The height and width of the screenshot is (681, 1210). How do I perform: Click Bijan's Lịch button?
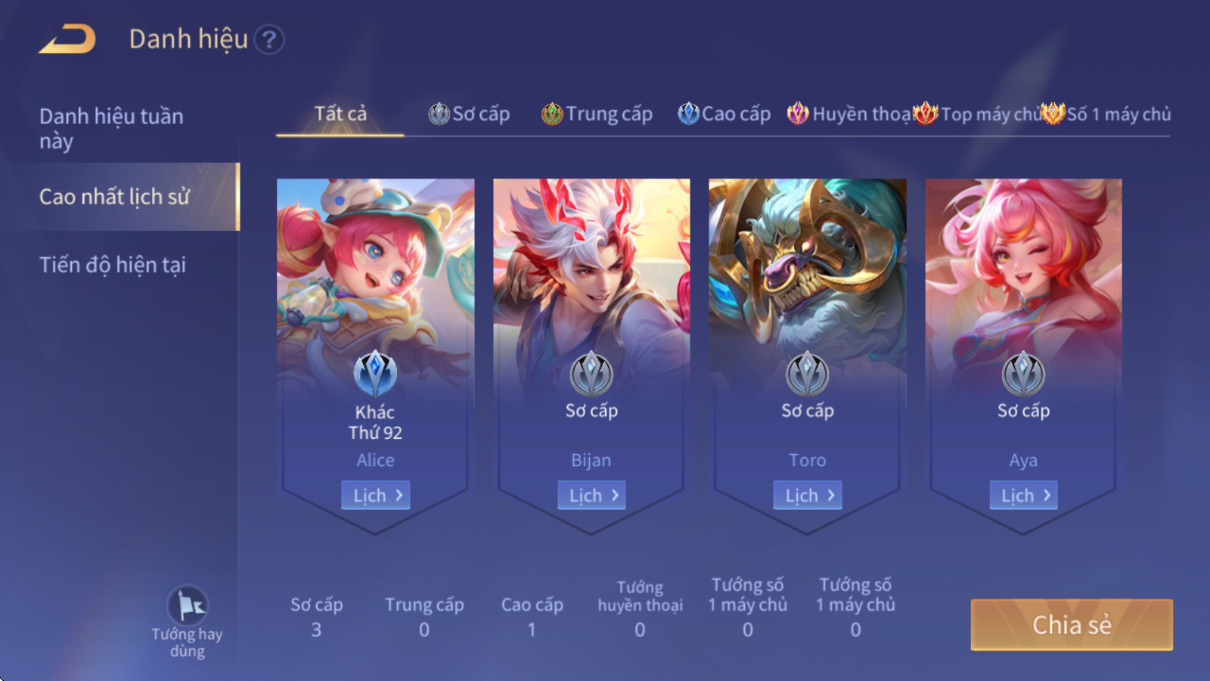[592, 495]
